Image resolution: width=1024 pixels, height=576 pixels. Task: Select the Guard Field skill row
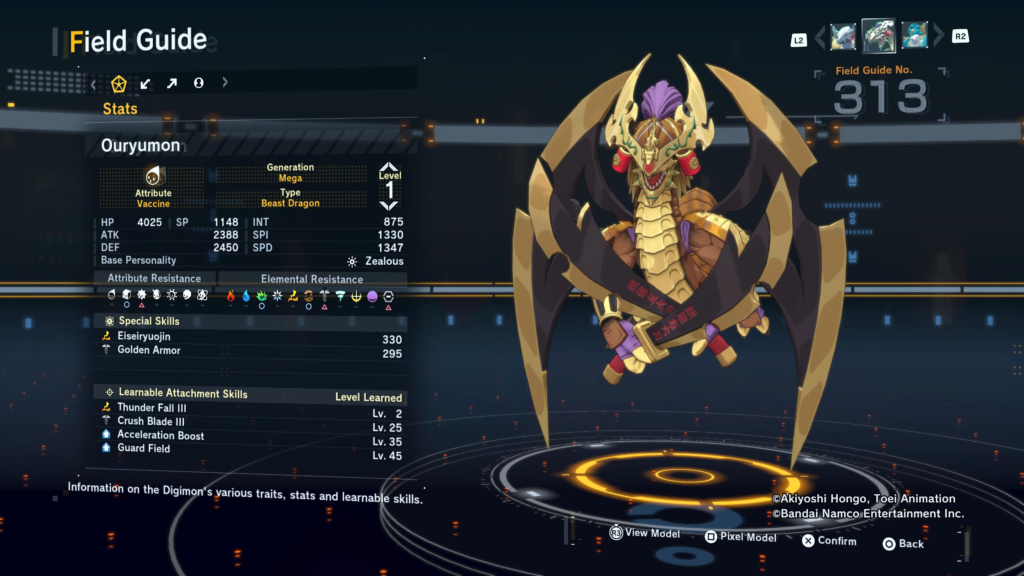coord(252,449)
